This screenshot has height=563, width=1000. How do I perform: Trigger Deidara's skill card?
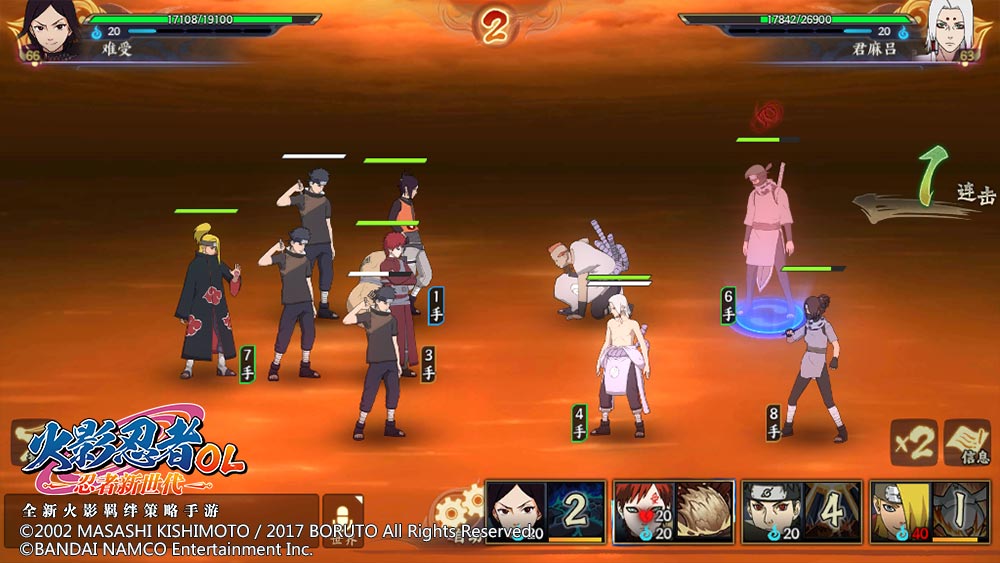pyautogui.click(x=929, y=512)
